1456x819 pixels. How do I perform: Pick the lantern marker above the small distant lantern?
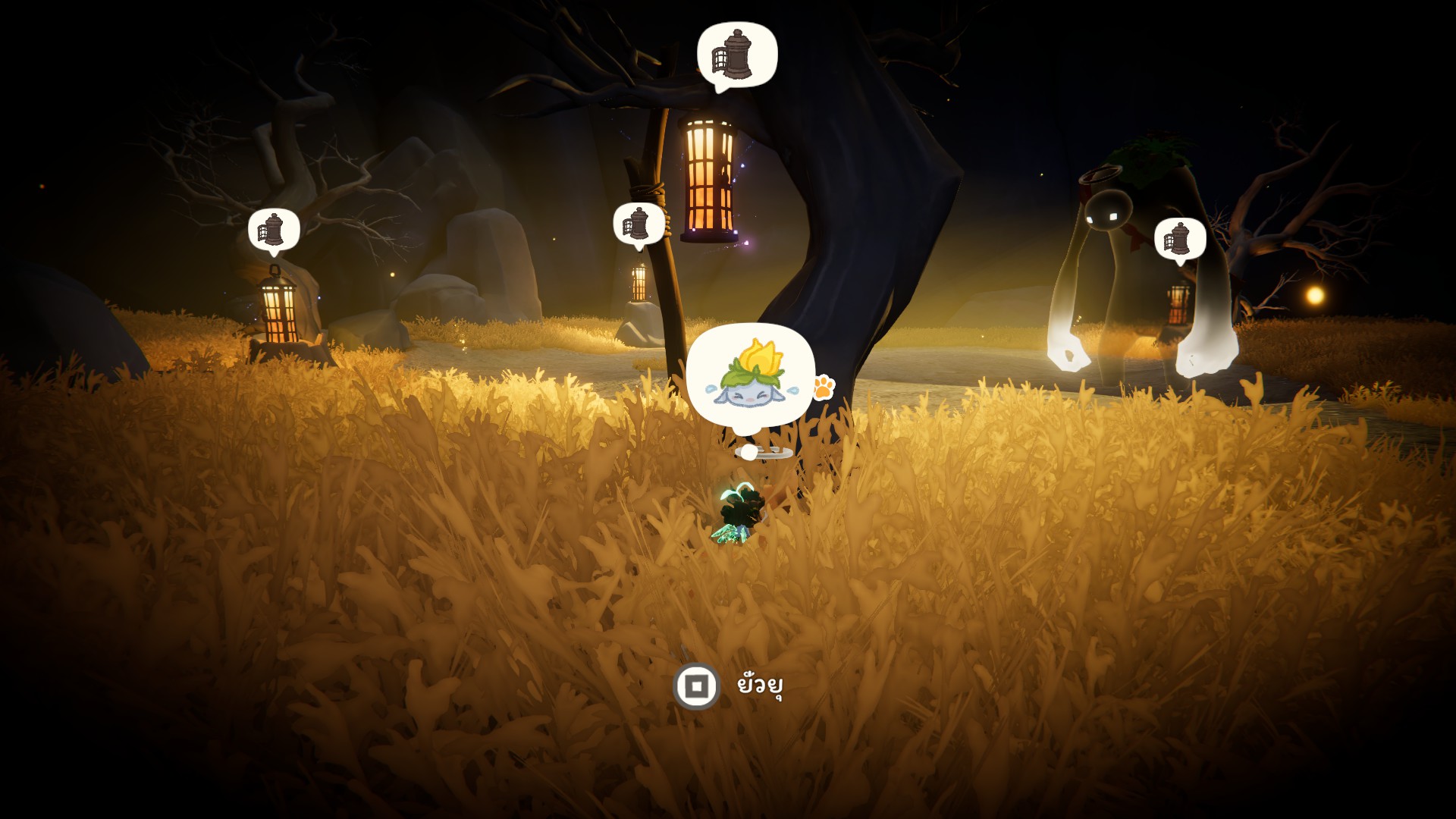[x=638, y=224]
